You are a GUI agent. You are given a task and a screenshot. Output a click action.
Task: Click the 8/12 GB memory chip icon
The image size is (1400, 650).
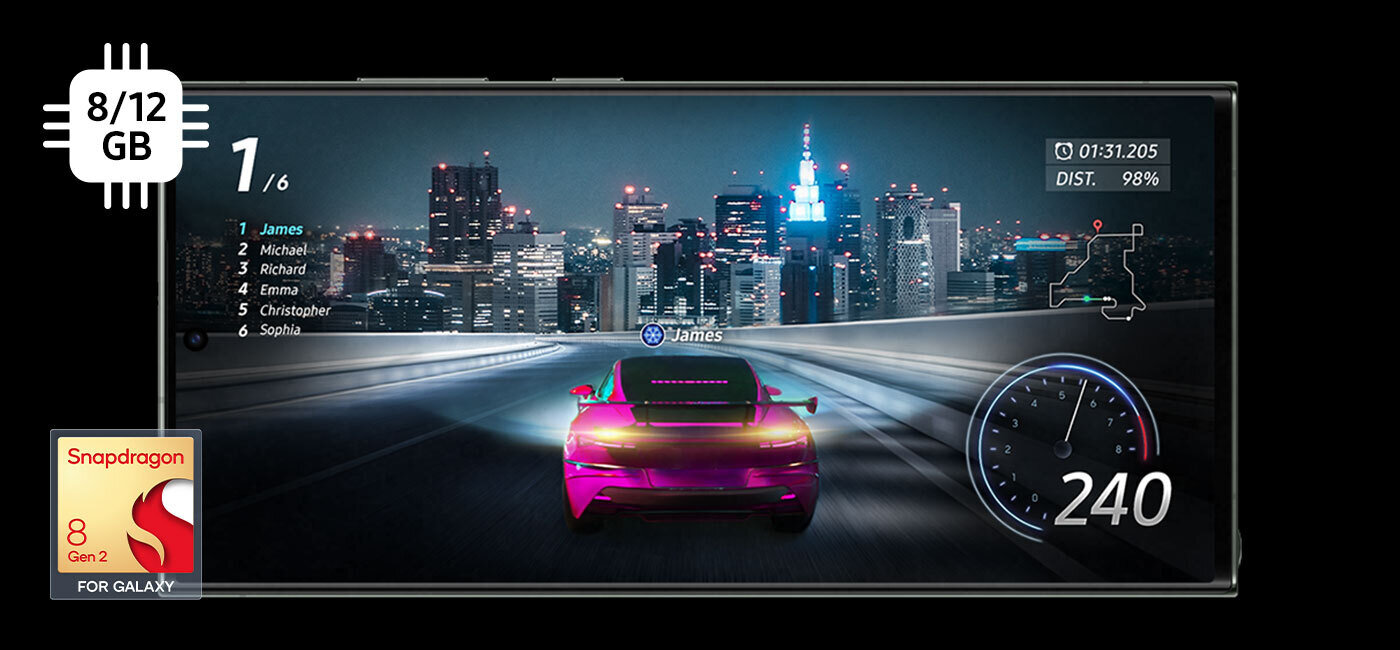click(126, 126)
